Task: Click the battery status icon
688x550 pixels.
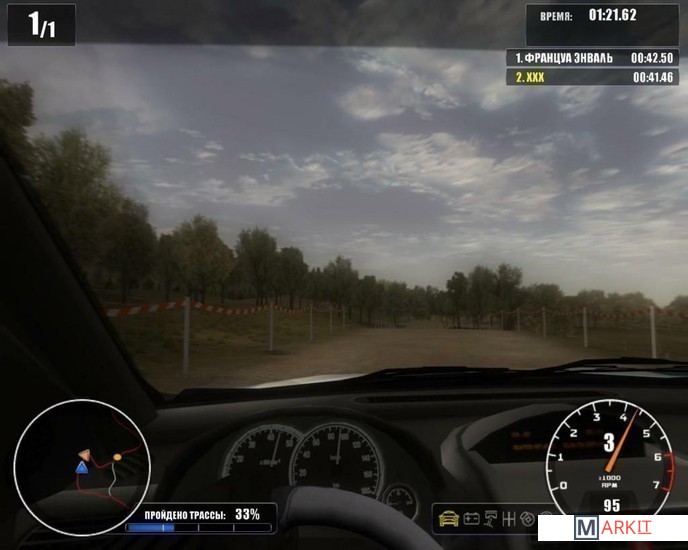Action: tap(471, 518)
